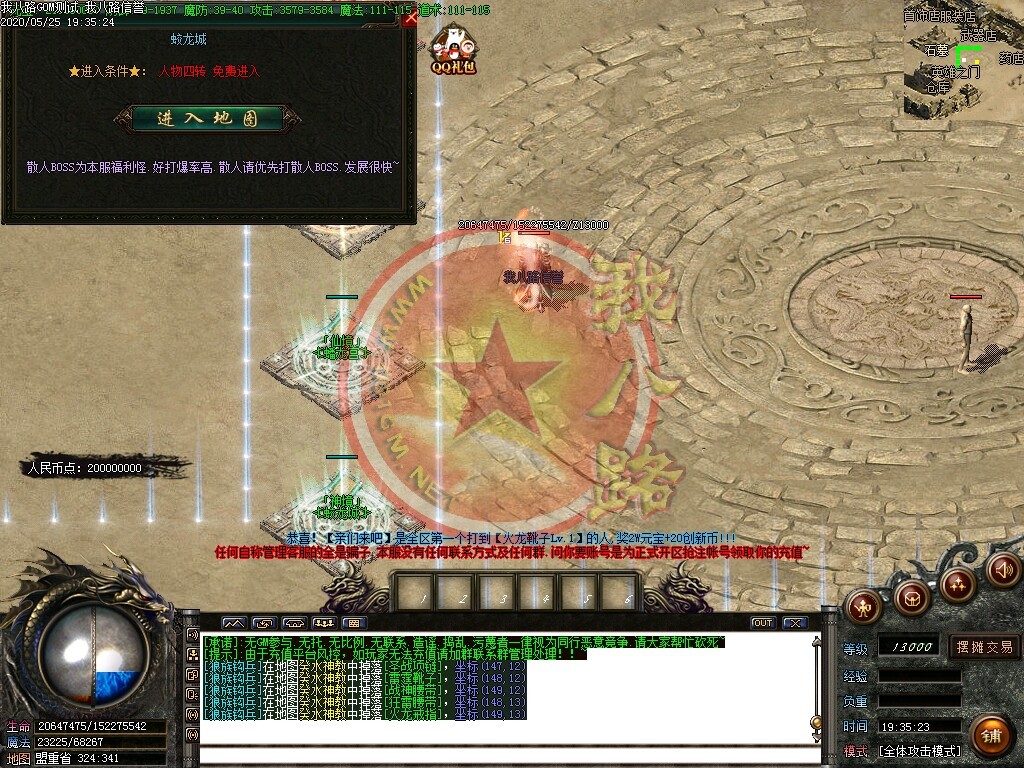Switch the 全体攻击模式 attack mode label
This screenshot has height=768, width=1024.
click(x=920, y=750)
